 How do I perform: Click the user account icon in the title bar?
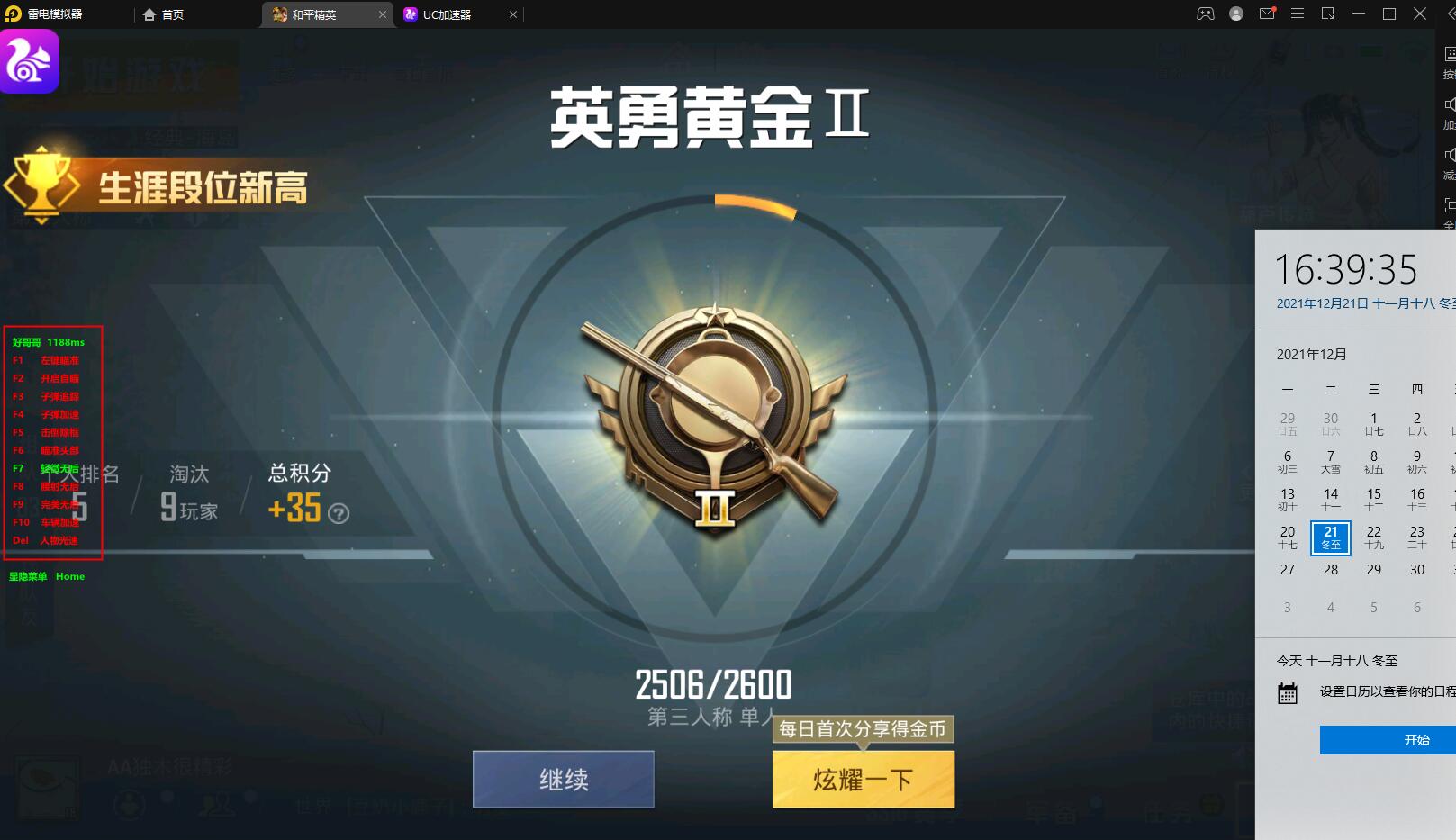[x=1236, y=14]
